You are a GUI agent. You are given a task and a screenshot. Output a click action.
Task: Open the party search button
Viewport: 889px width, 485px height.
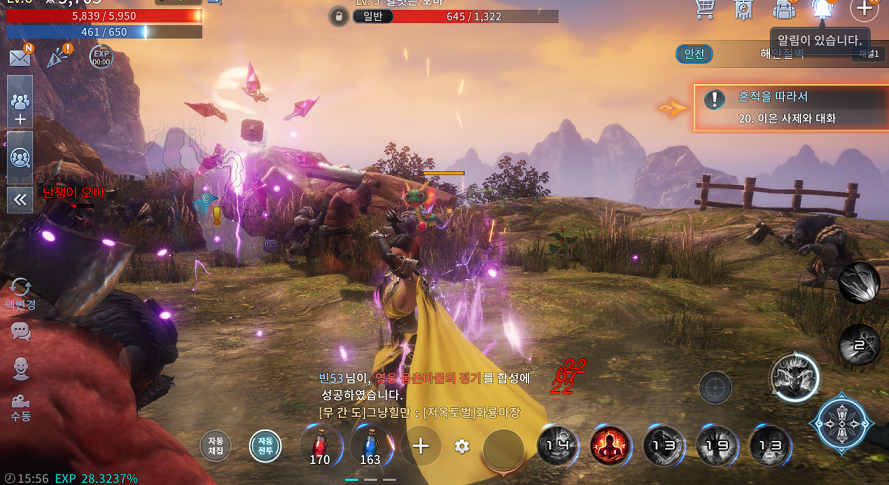(20, 157)
